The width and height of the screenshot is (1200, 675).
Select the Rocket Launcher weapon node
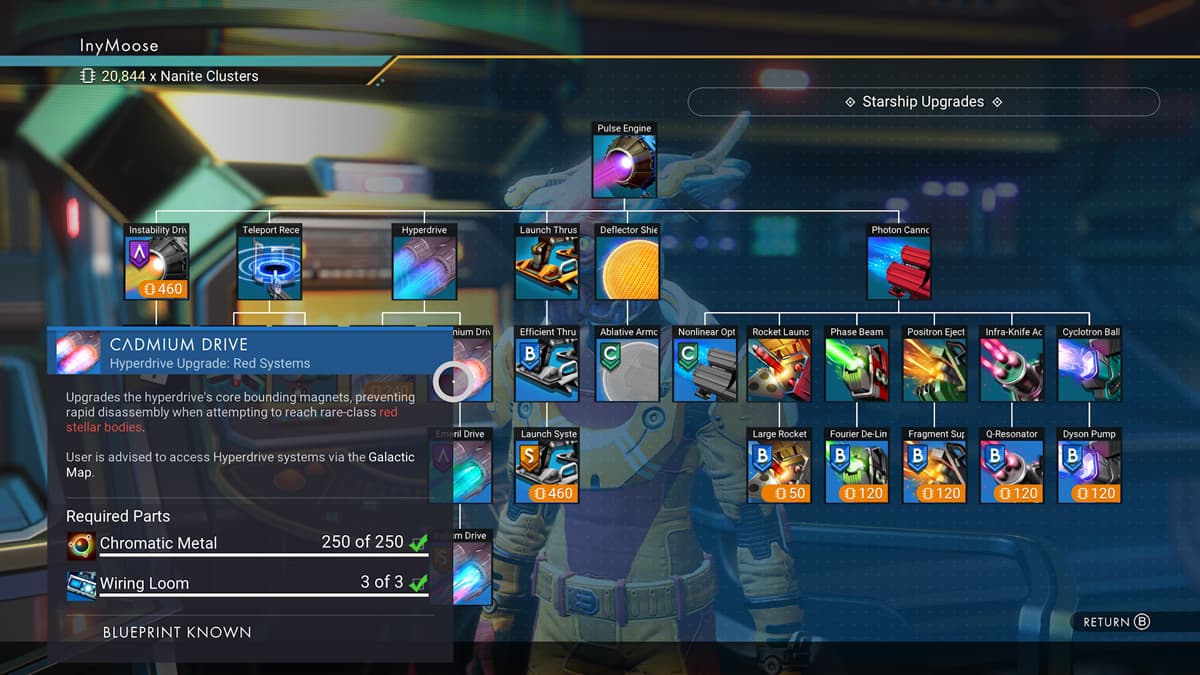780,370
